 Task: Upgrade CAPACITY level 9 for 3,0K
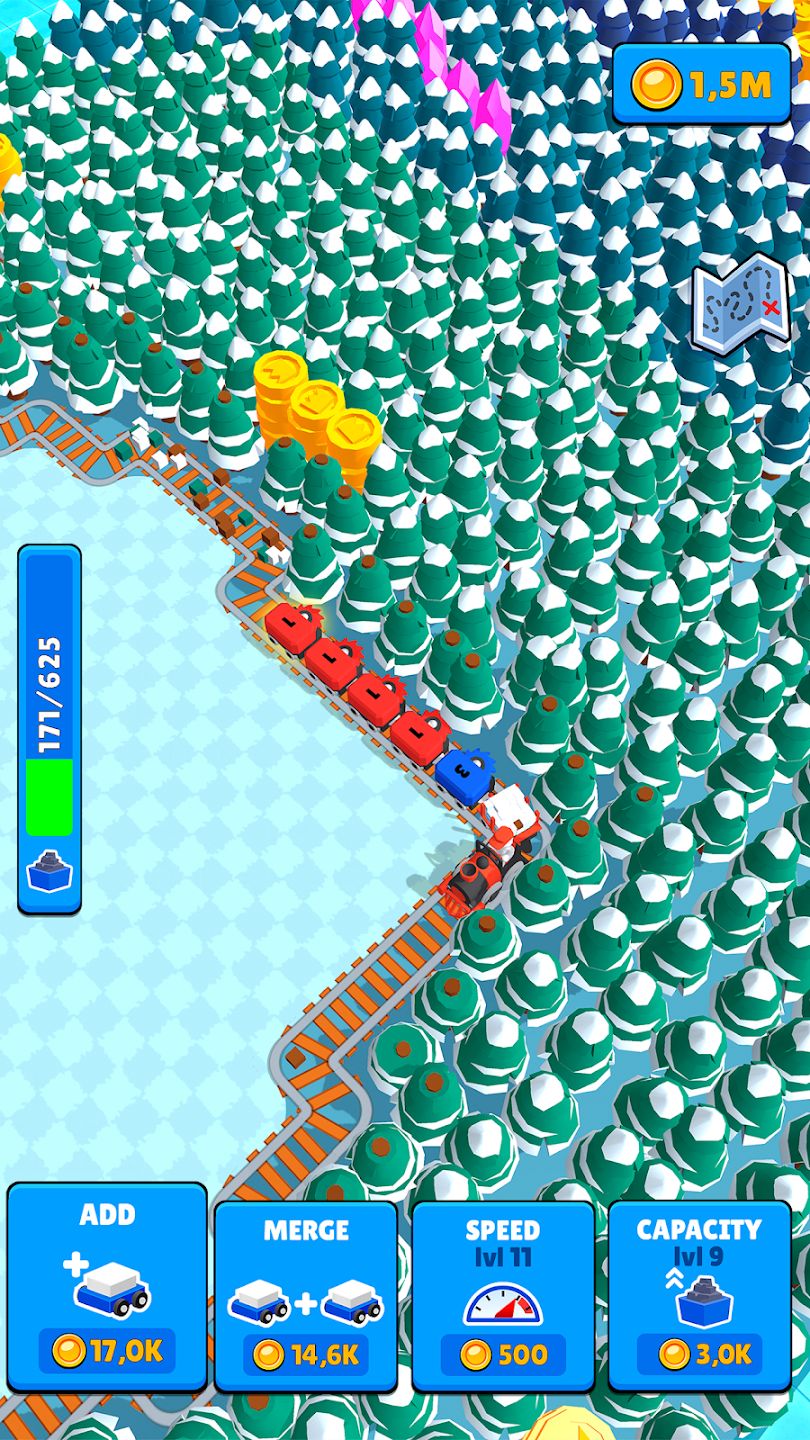point(700,1296)
